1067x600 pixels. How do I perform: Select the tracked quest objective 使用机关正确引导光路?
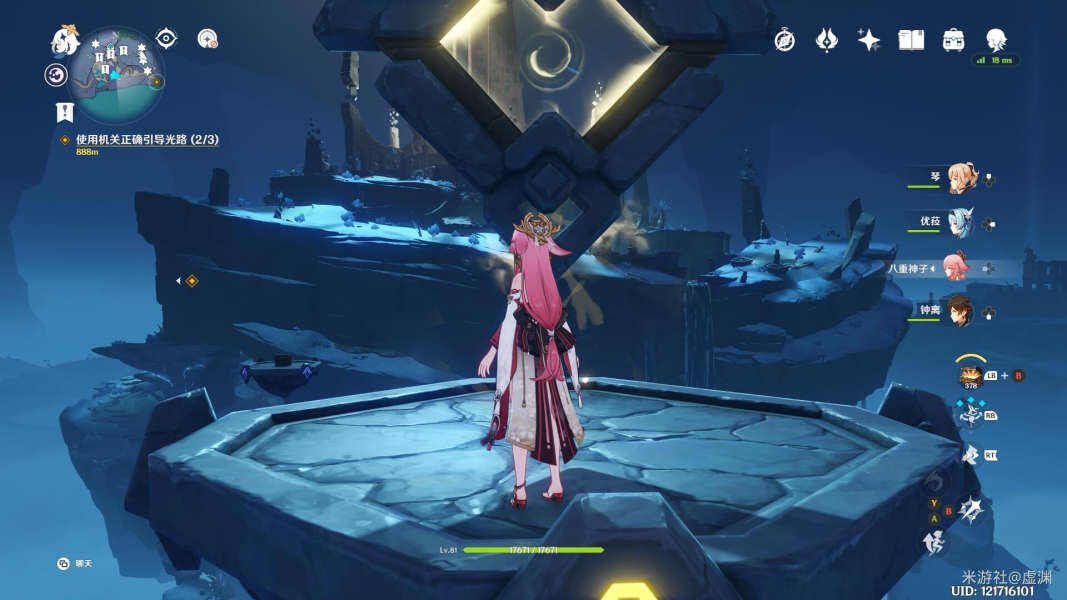[x=146, y=140]
